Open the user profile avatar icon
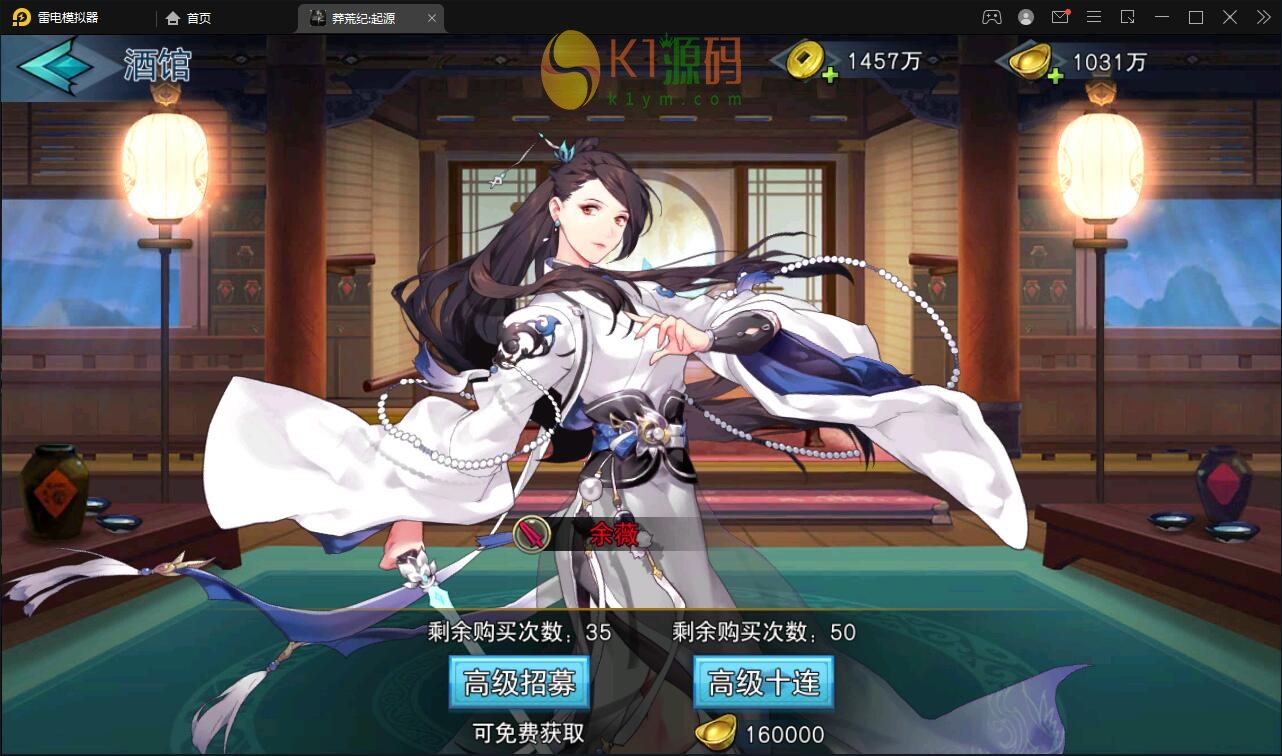 point(1024,17)
